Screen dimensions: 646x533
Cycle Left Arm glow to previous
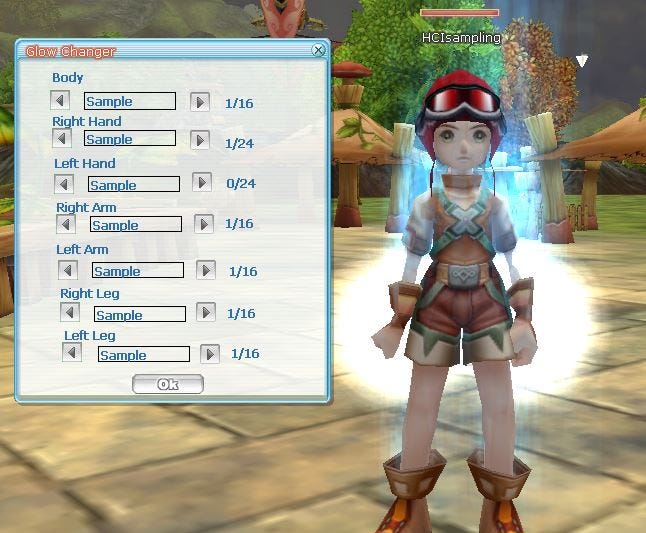click(68, 270)
